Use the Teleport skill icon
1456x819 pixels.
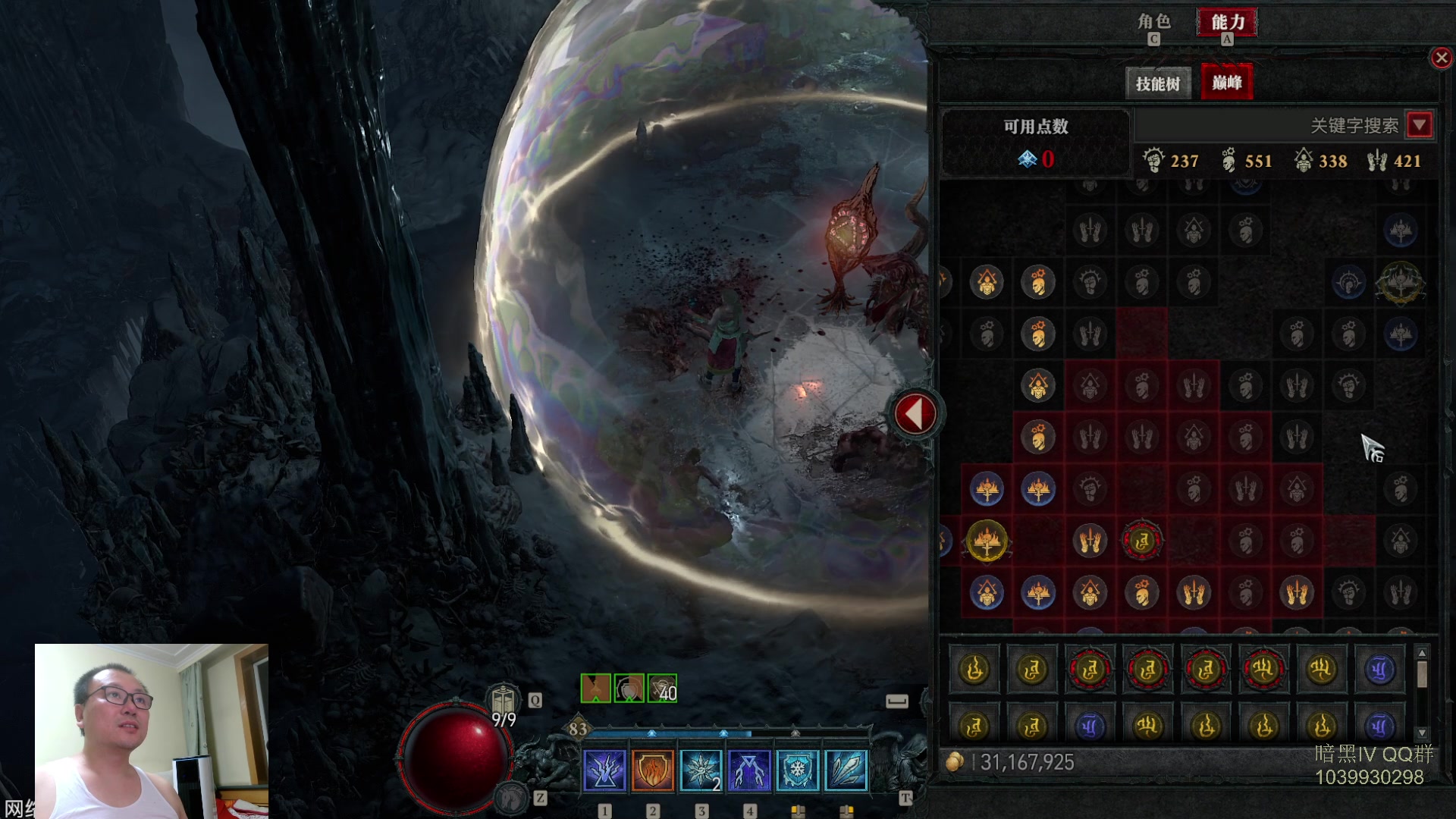[x=749, y=770]
